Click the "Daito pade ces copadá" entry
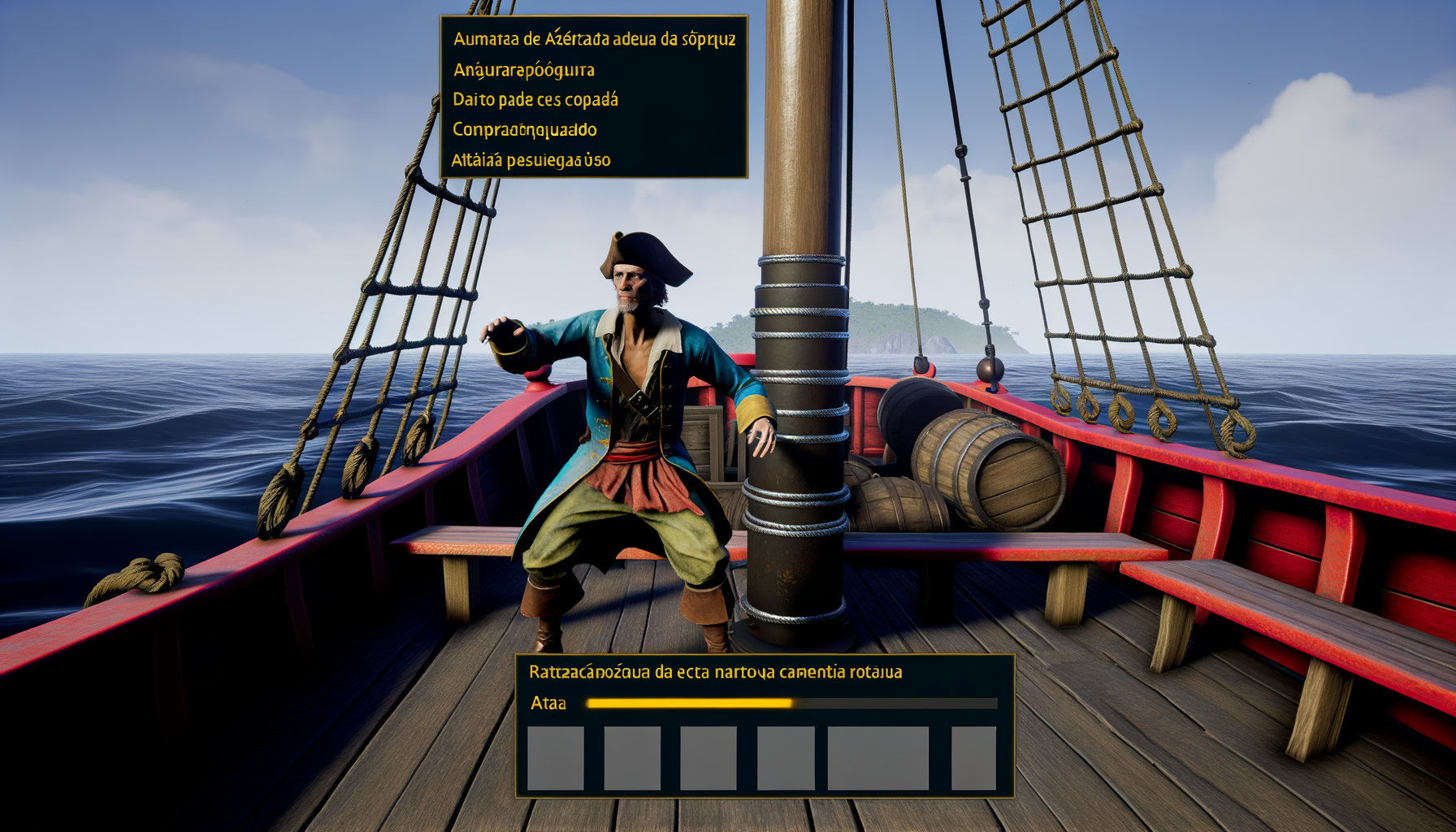The image size is (1456, 832). [535, 100]
